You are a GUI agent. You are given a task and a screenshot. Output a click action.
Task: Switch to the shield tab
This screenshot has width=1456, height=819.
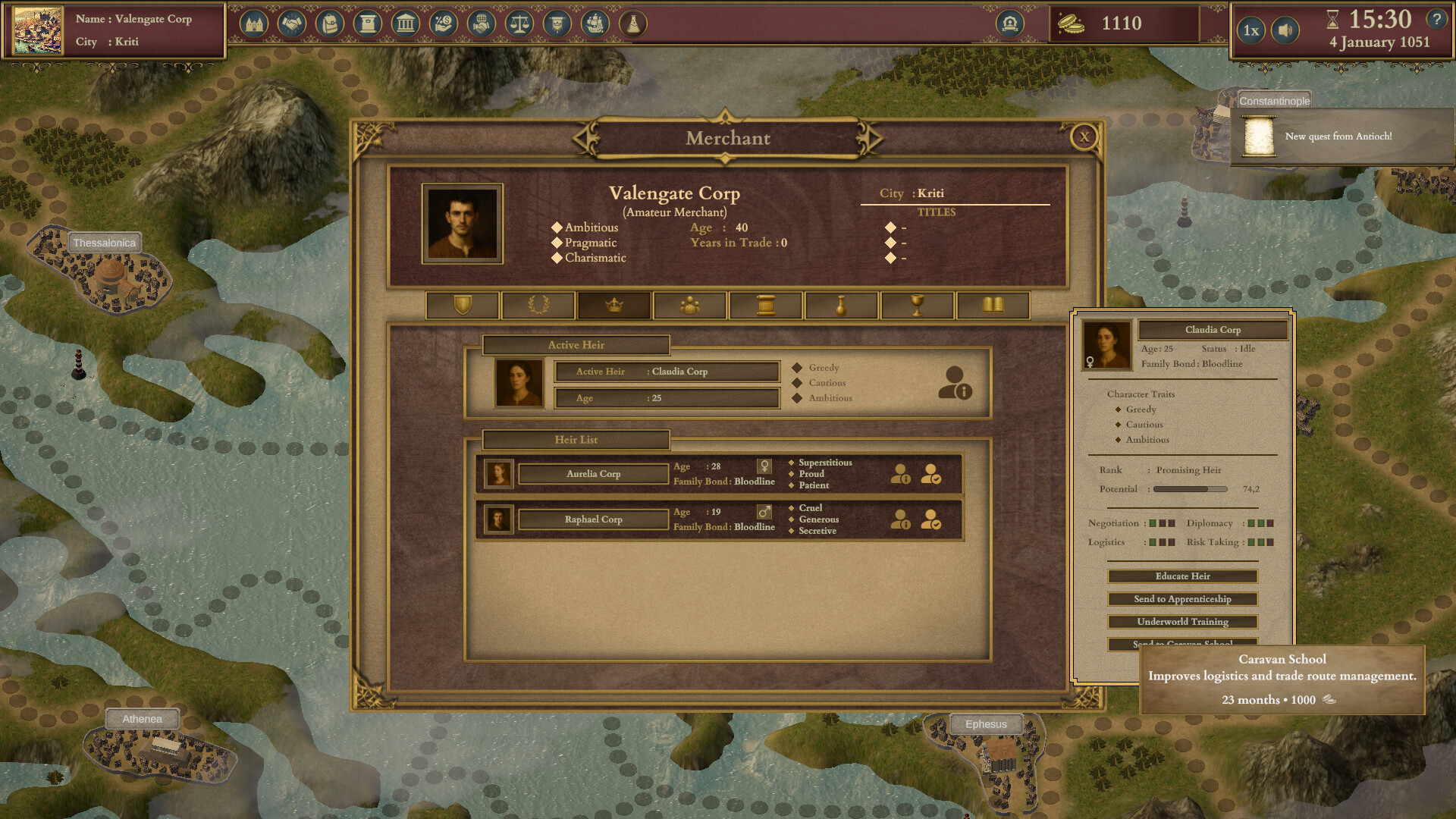tap(463, 306)
